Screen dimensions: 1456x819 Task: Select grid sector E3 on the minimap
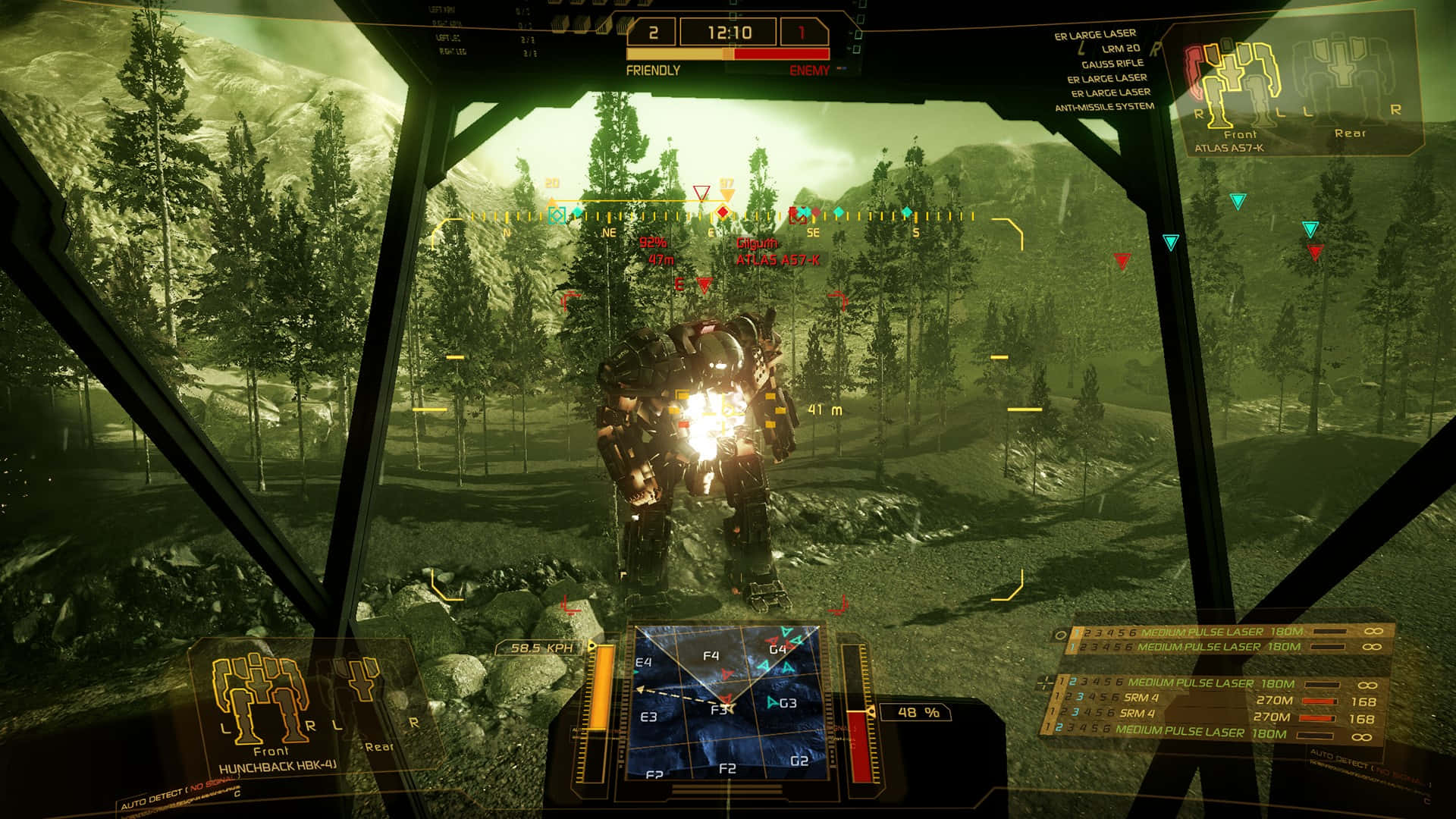click(x=648, y=717)
